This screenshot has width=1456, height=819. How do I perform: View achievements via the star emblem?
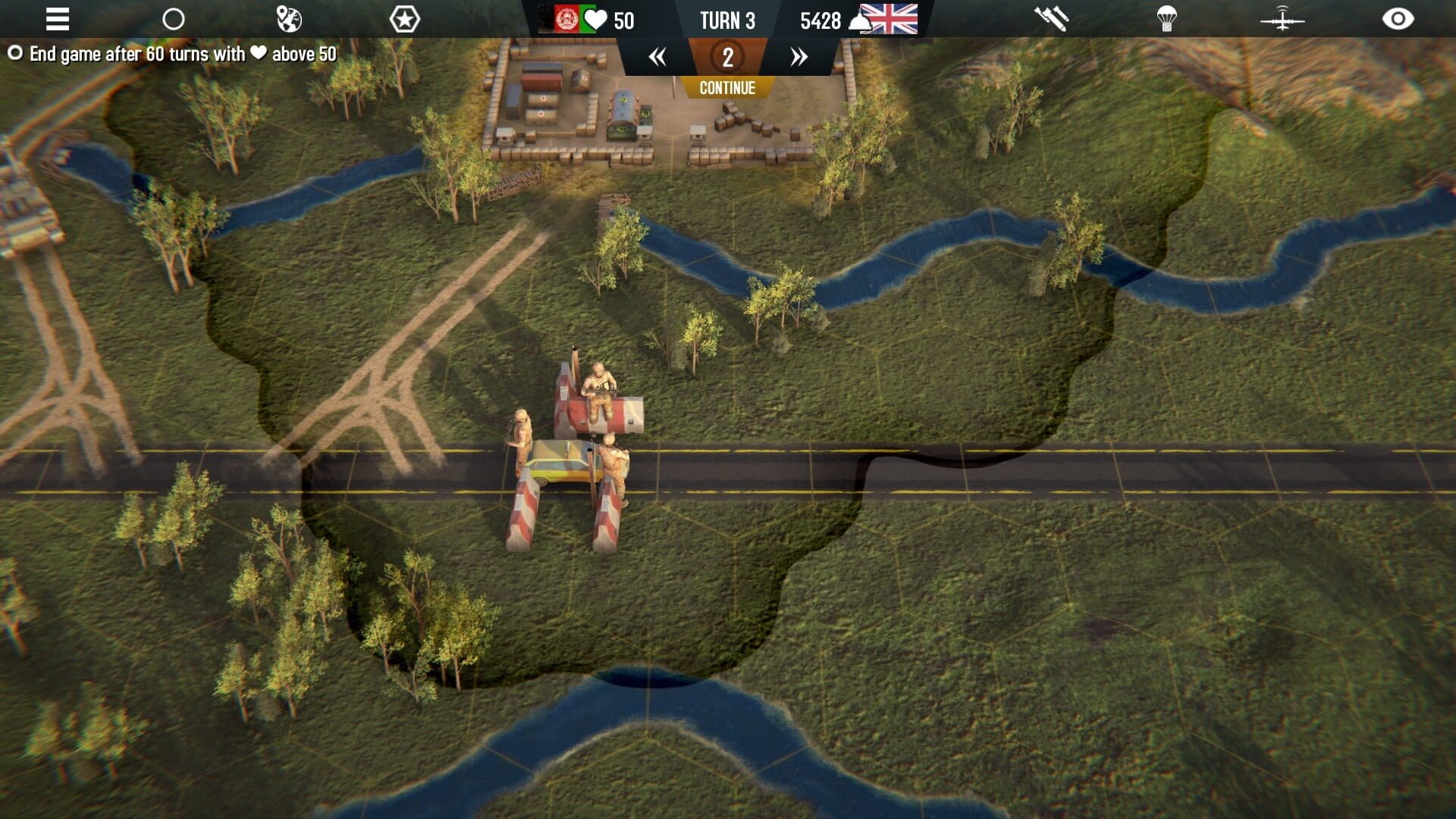tap(406, 19)
